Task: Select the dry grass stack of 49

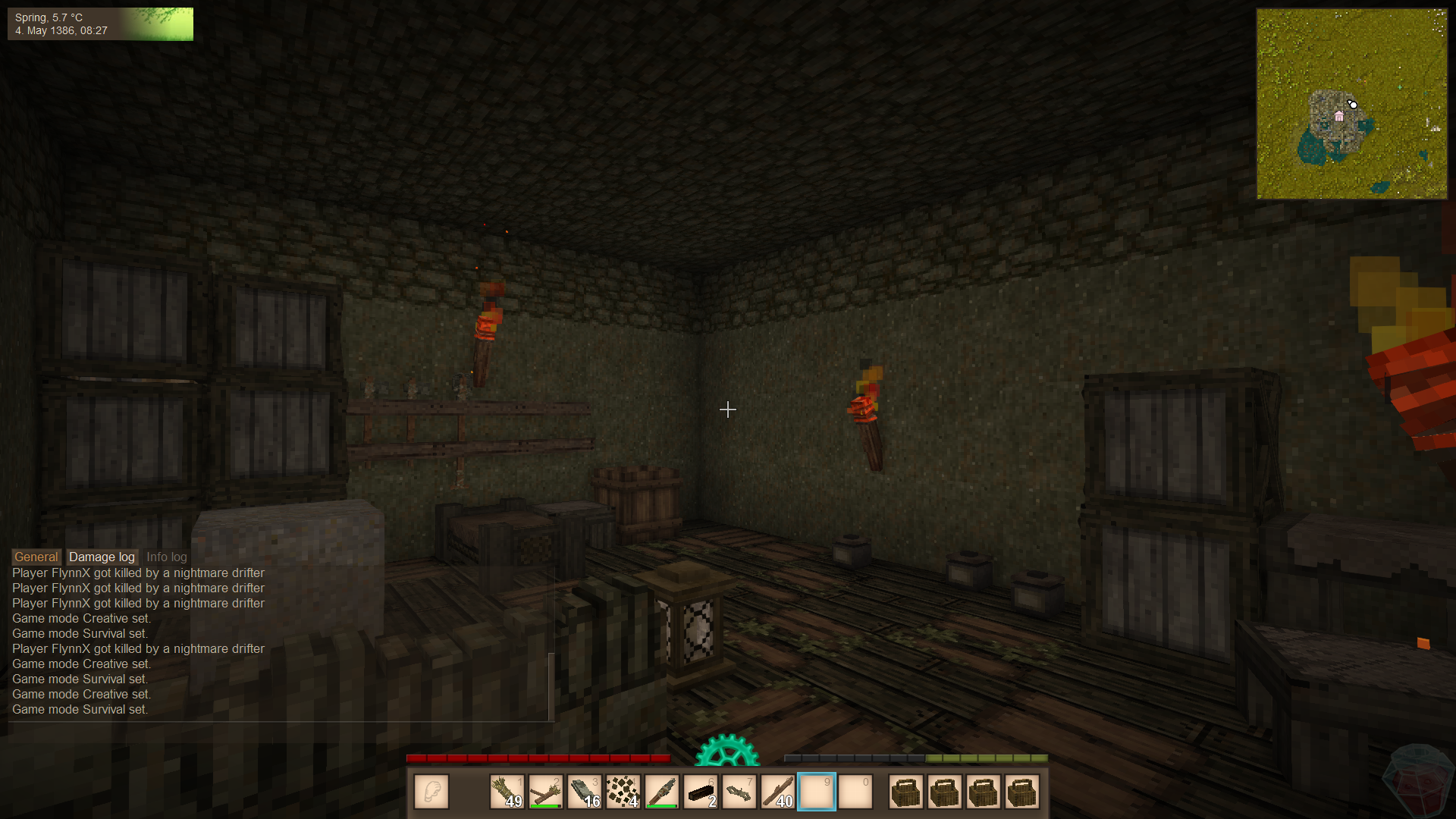Action: (507, 792)
